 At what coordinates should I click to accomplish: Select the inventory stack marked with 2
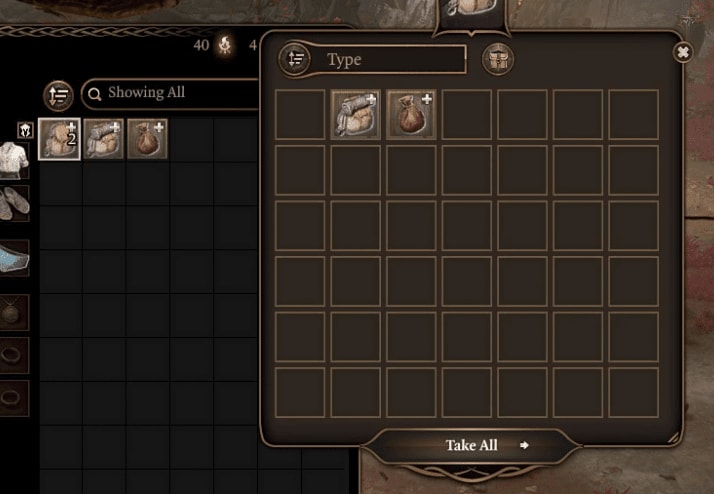(x=59, y=139)
